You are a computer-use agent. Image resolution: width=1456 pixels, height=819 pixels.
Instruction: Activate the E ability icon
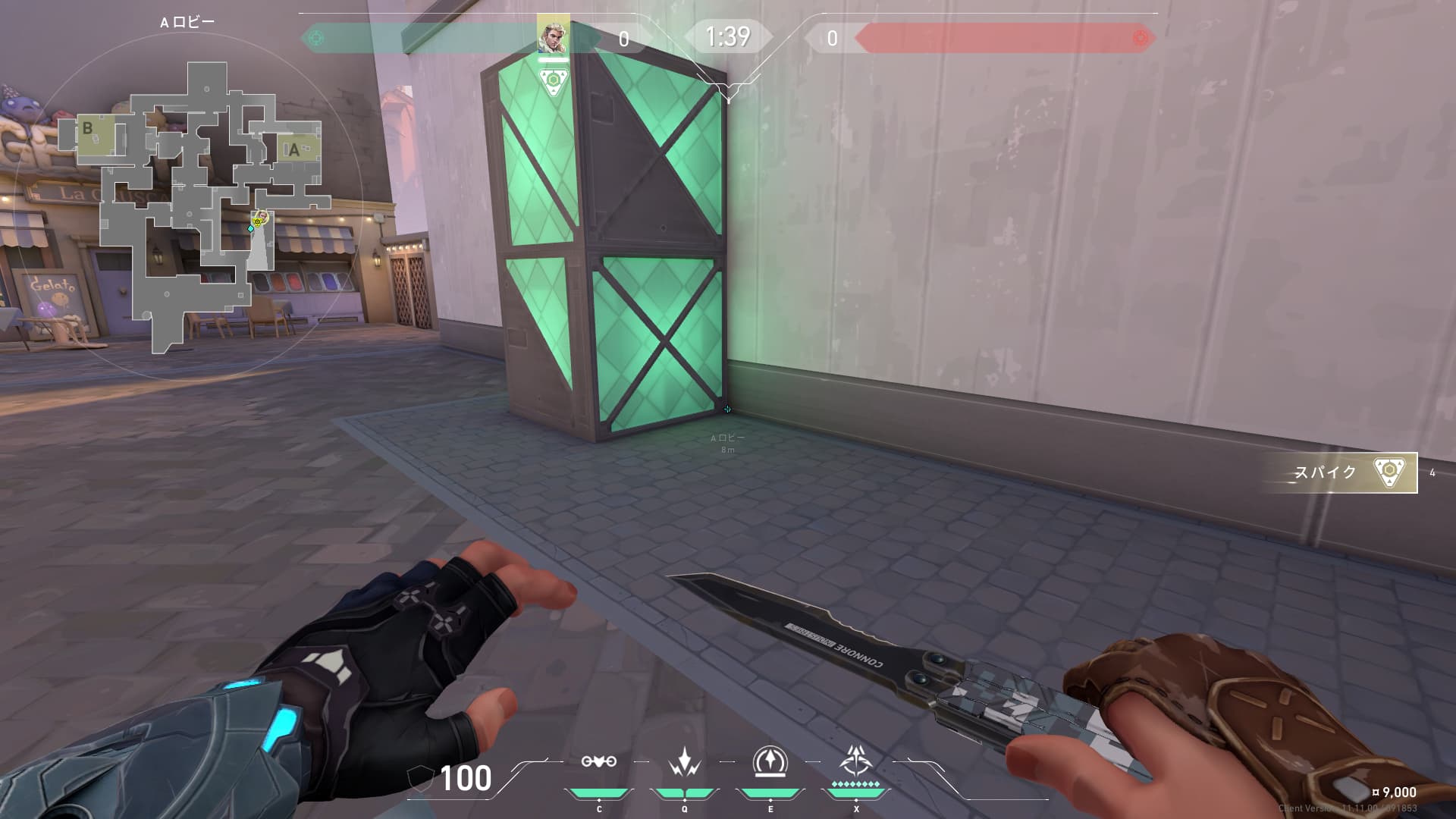770,762
